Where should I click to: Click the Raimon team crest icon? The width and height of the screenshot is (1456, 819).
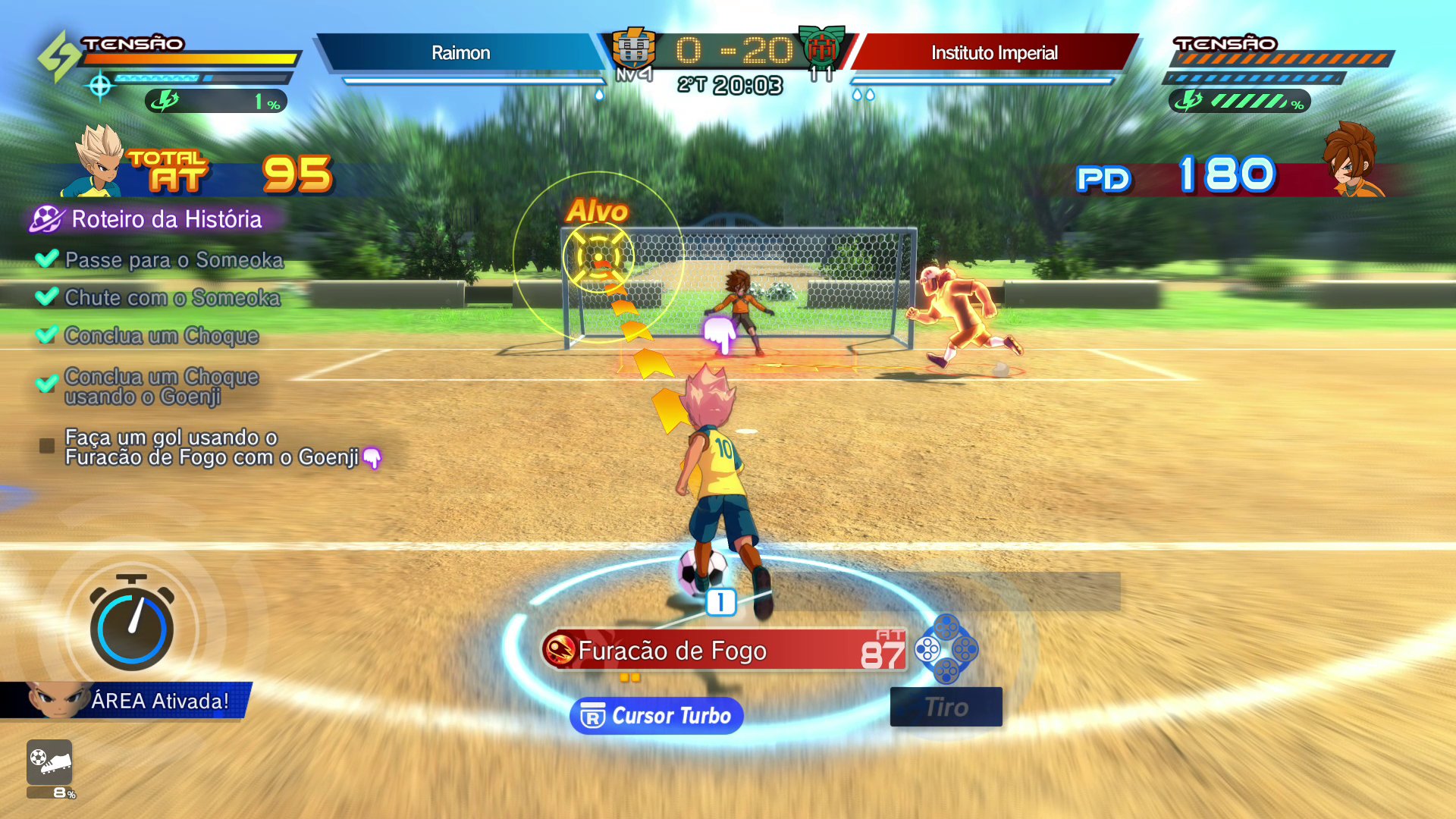[633, 49]
